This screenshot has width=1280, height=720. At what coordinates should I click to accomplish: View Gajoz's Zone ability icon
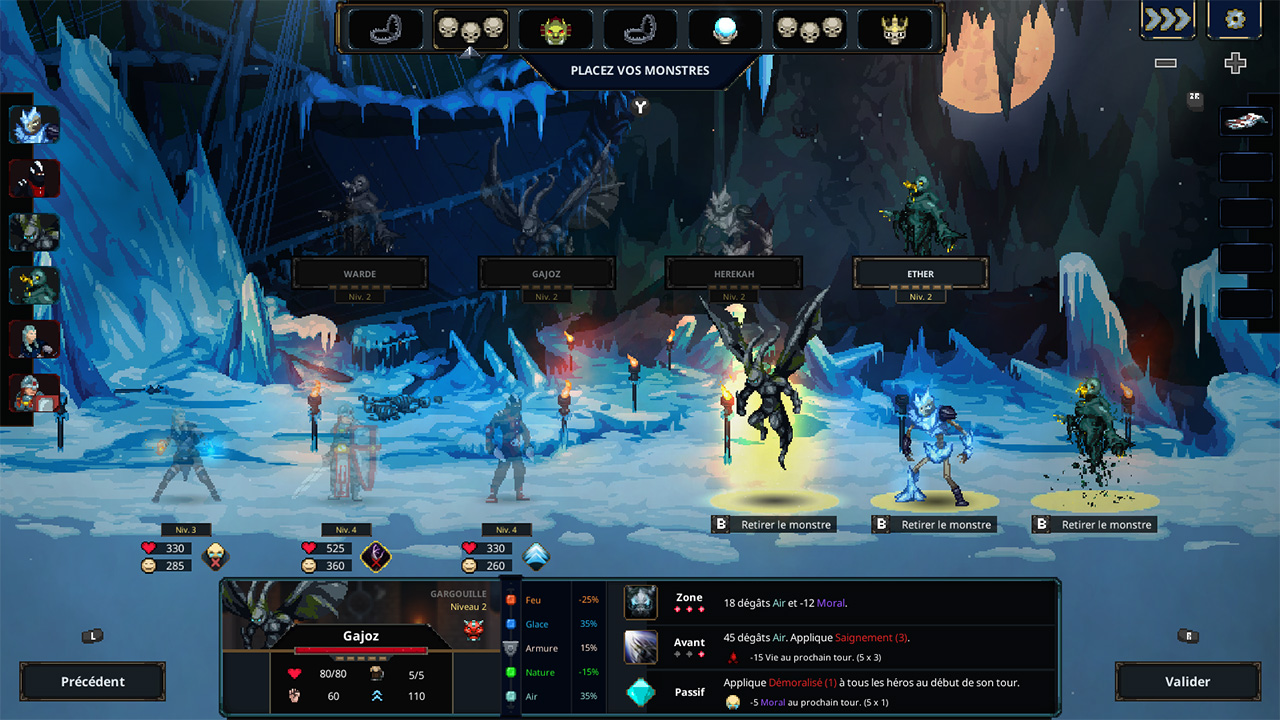coord(641,602)
